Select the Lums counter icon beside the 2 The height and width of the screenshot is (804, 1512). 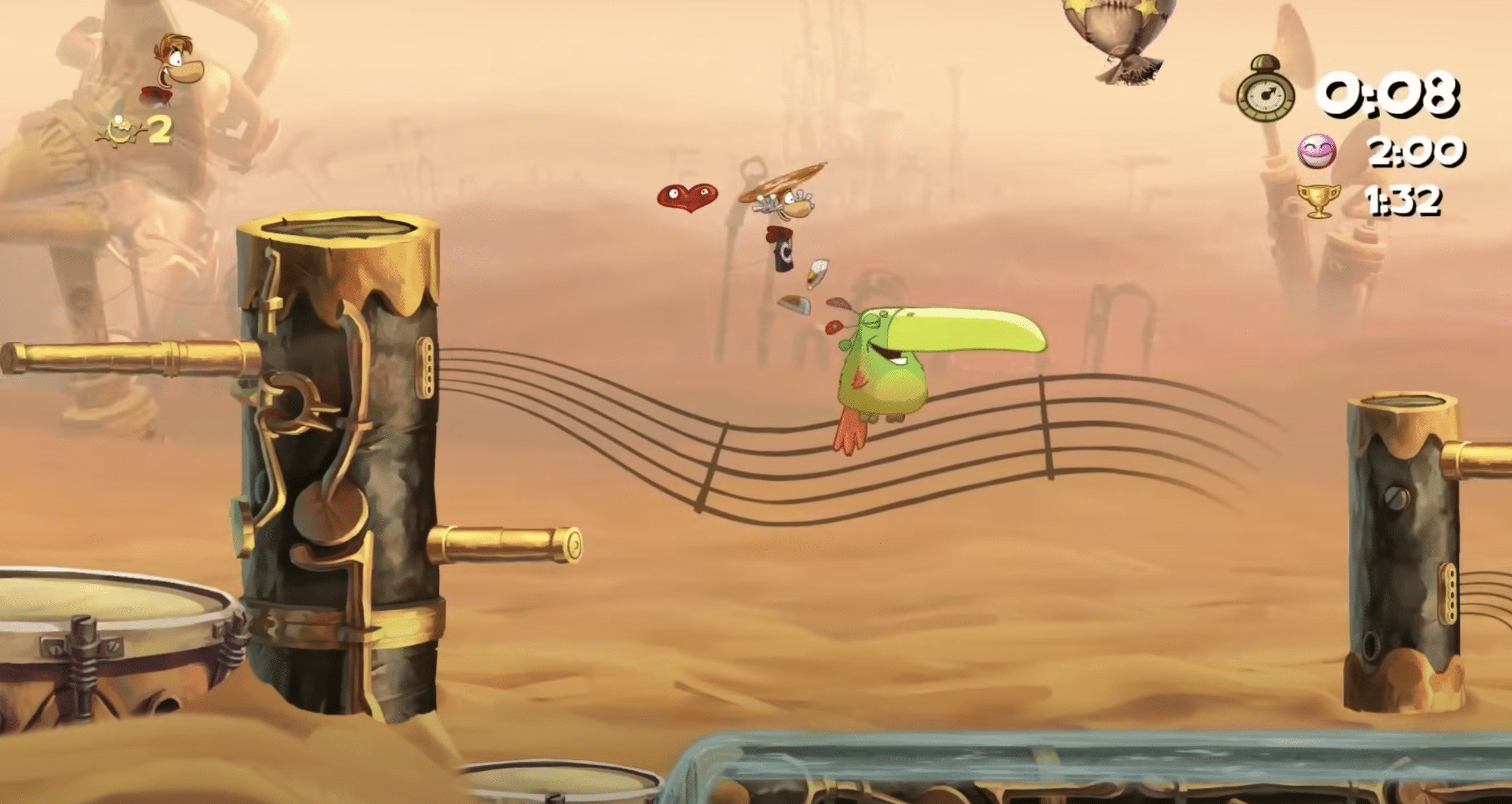[x=119, y=129]
